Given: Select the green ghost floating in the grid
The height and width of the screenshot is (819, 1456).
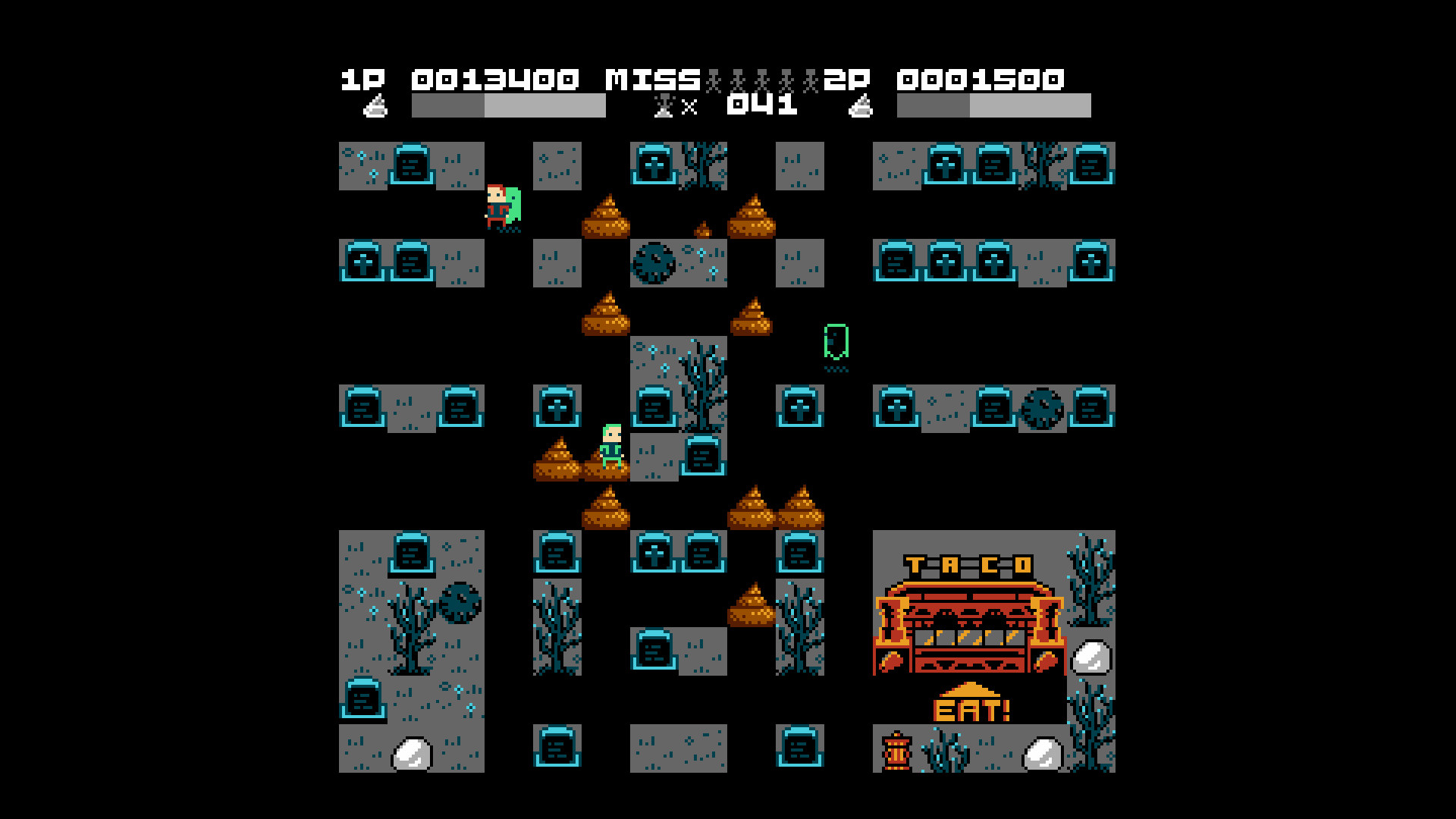Looking at the screenshot, I should click(835, 343).
